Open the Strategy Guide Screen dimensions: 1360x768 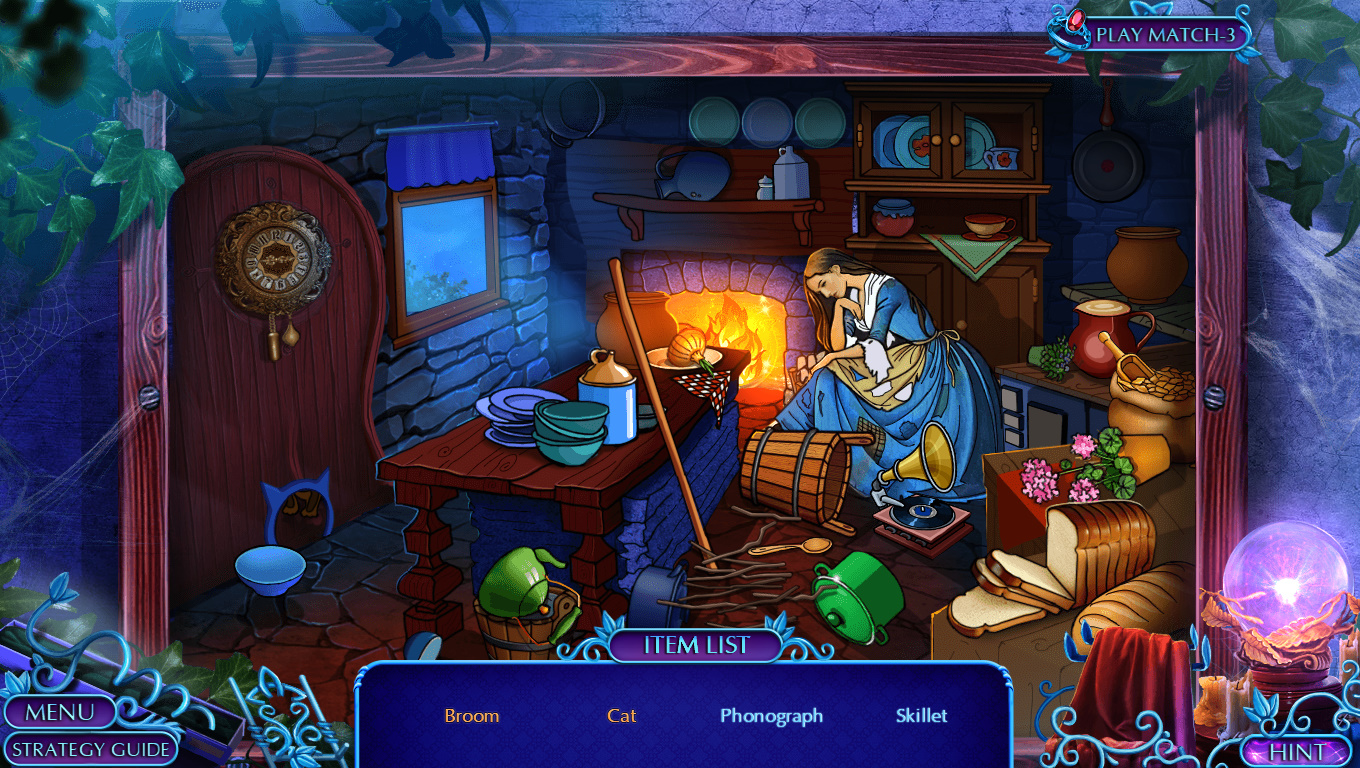93,749
